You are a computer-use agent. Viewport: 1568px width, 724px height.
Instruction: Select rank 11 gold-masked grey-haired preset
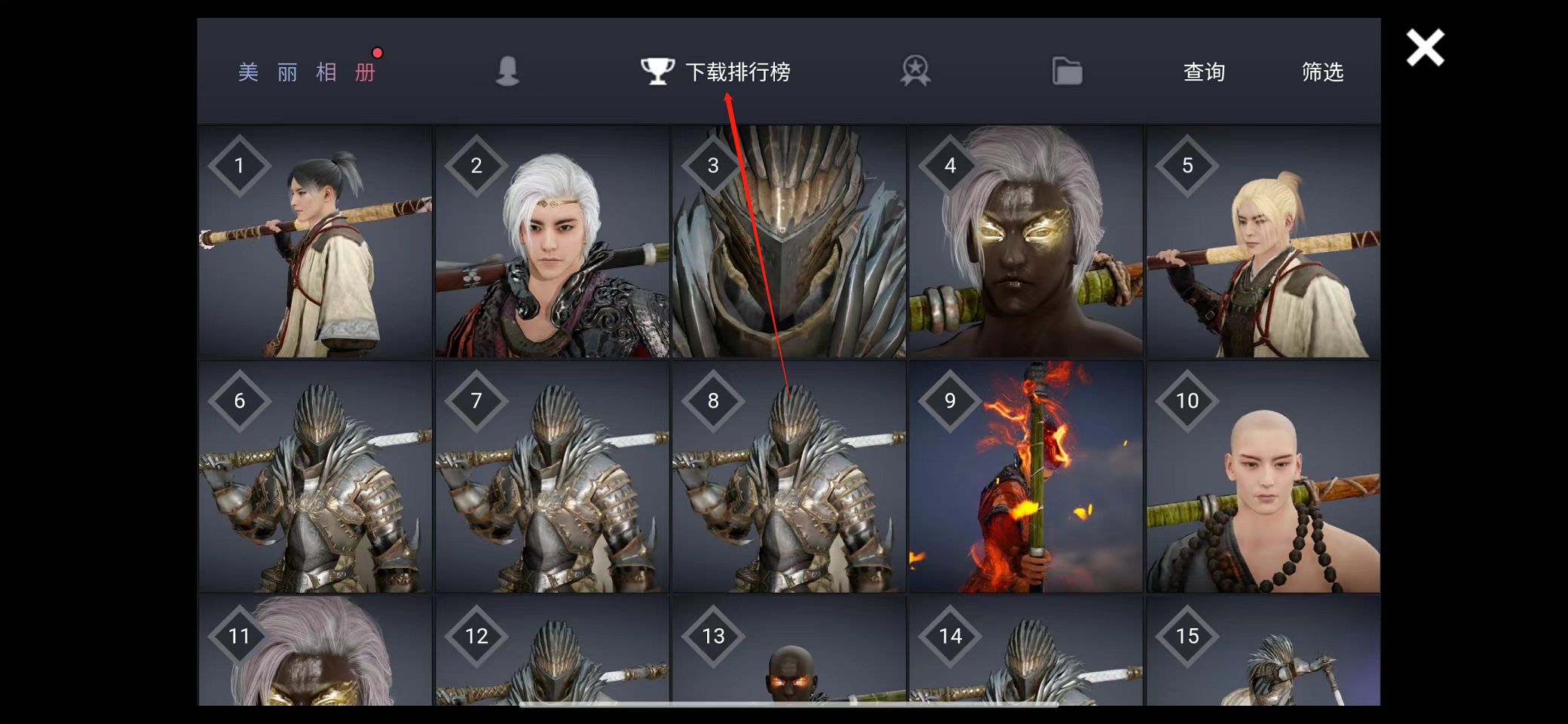(x=315, y=652)
